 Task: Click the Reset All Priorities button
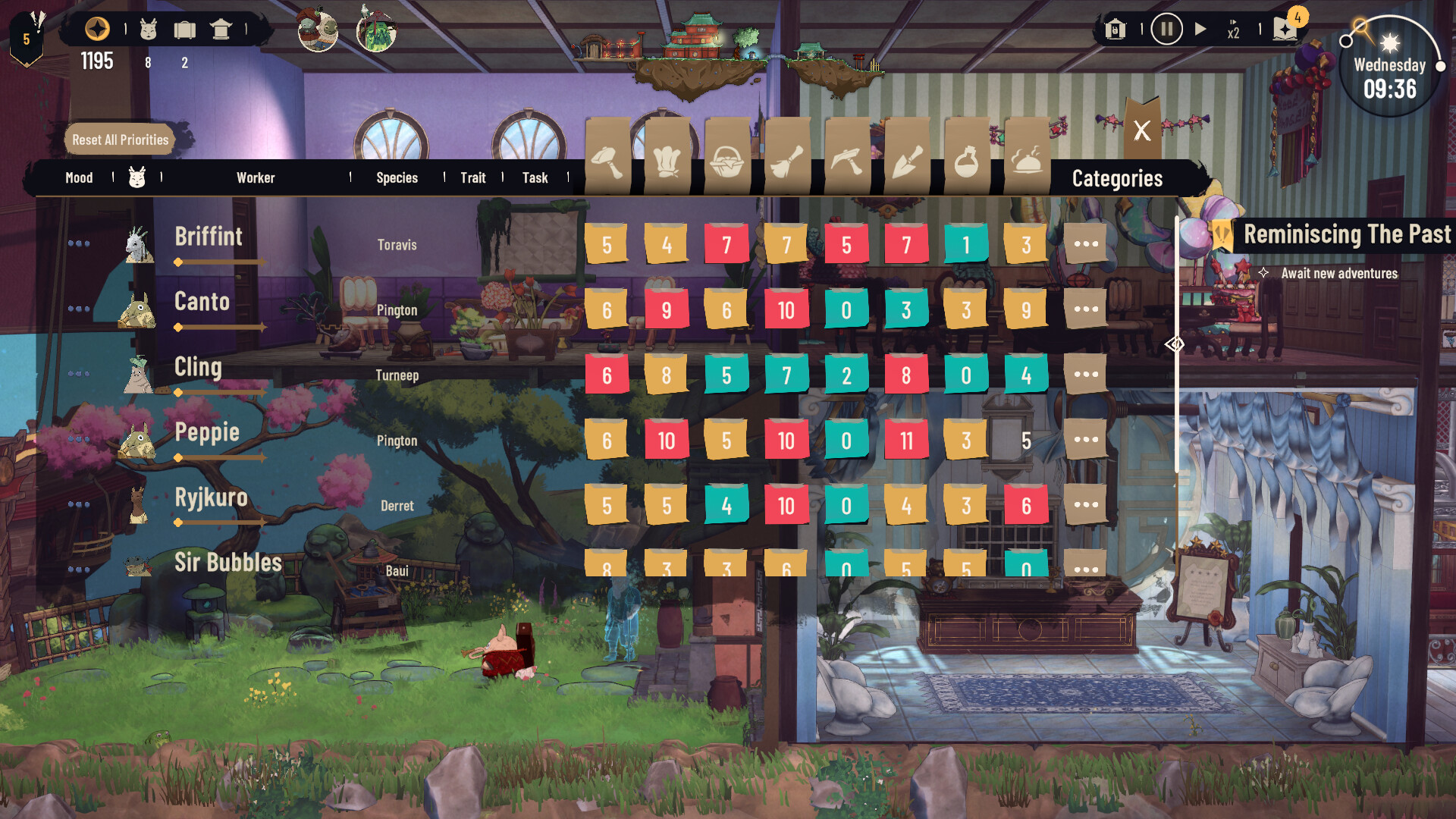(121, 140)
